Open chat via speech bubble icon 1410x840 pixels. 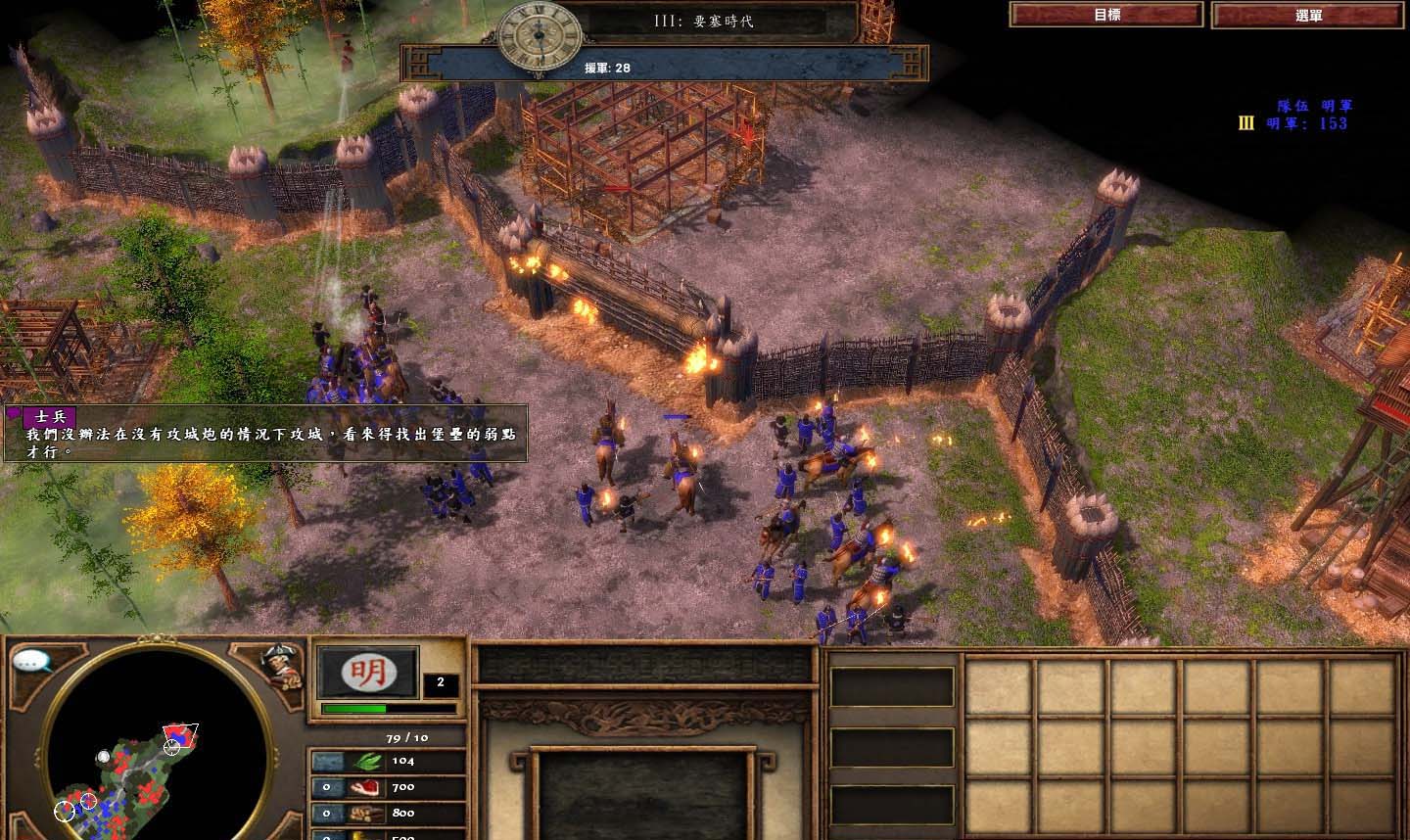30,662
